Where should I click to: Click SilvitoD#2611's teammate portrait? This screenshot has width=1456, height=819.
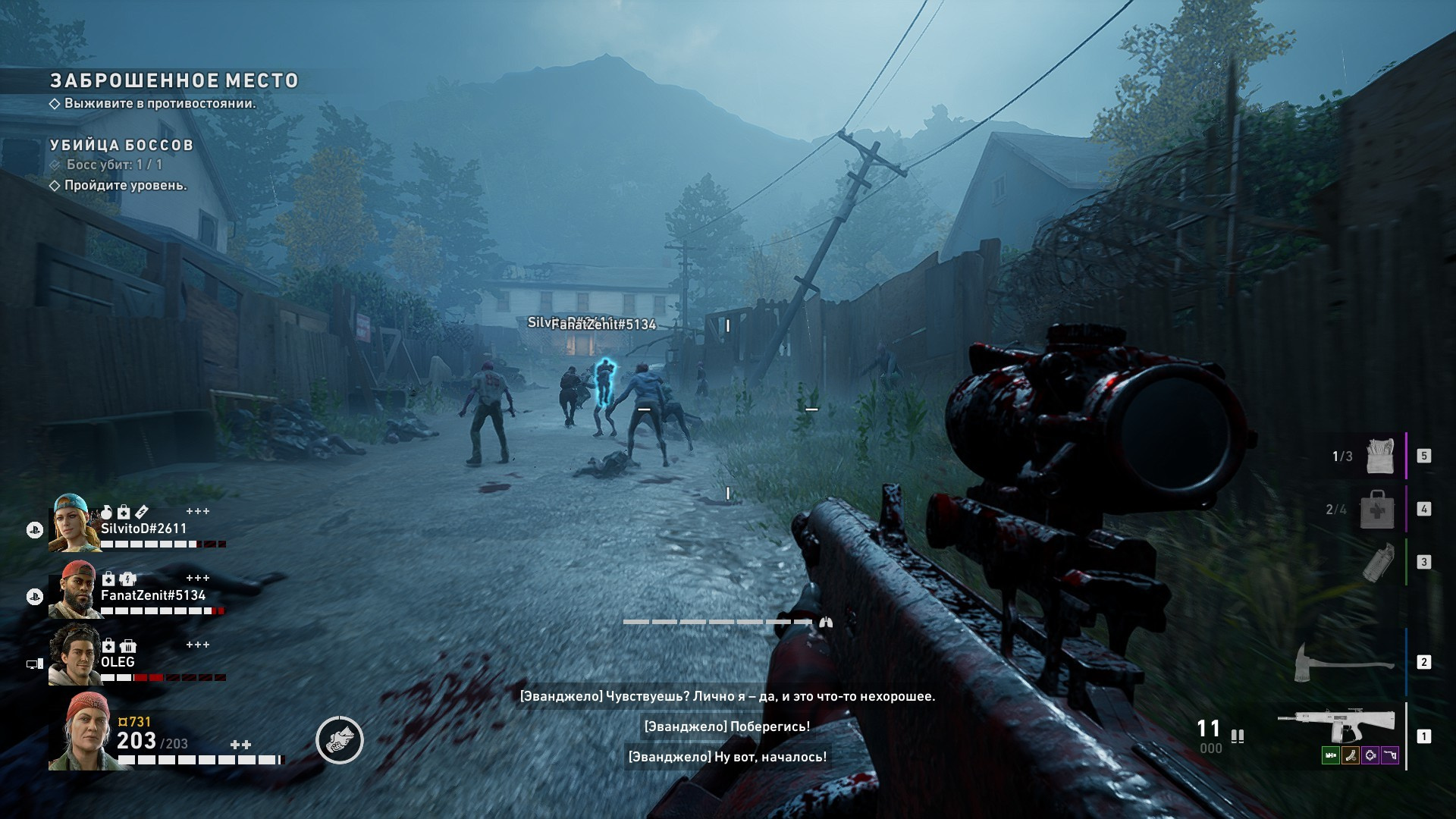[74, 522]
